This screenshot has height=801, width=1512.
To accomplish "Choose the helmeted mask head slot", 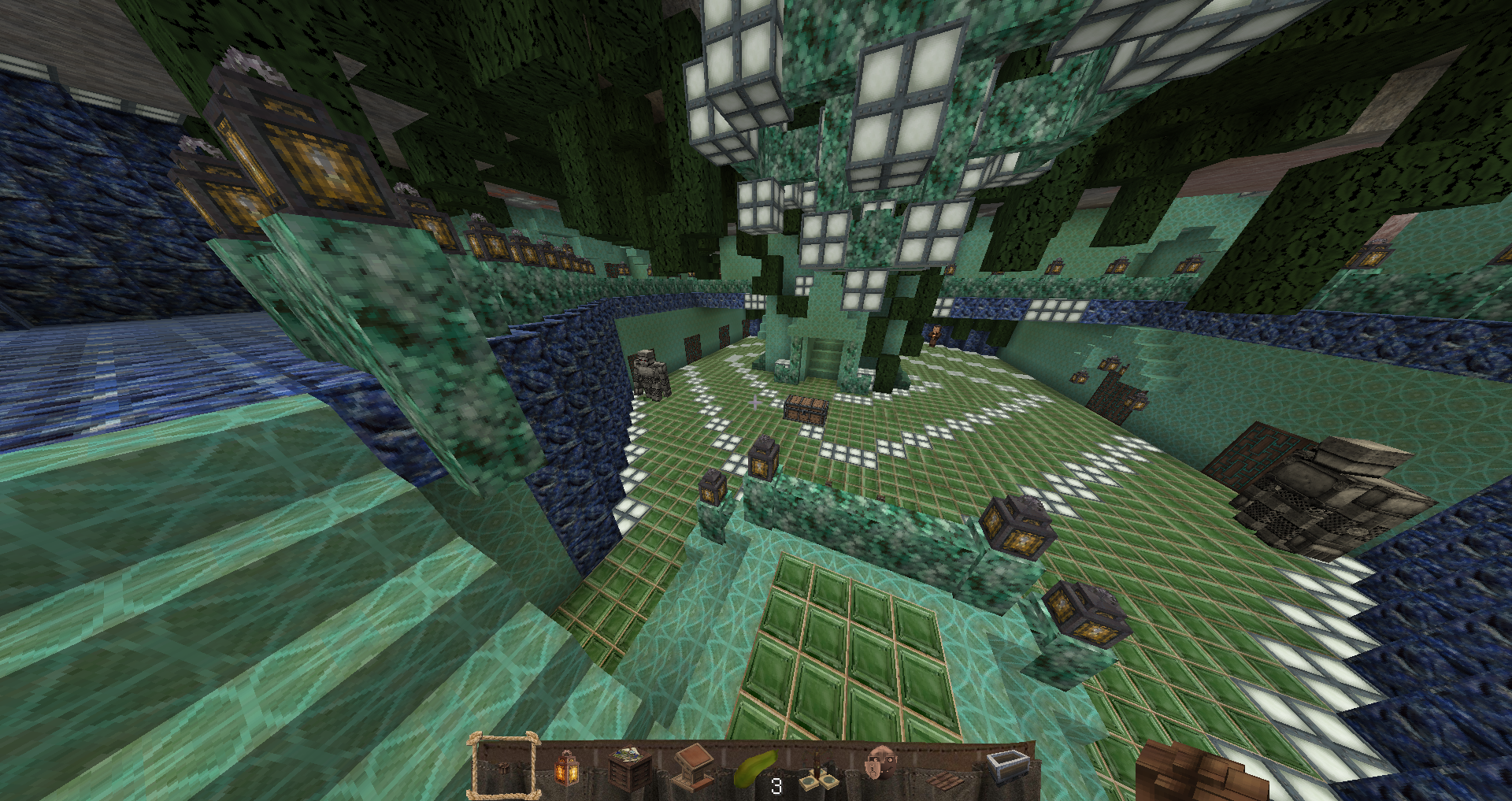I will pyautogui.click(x=880, y=766).
